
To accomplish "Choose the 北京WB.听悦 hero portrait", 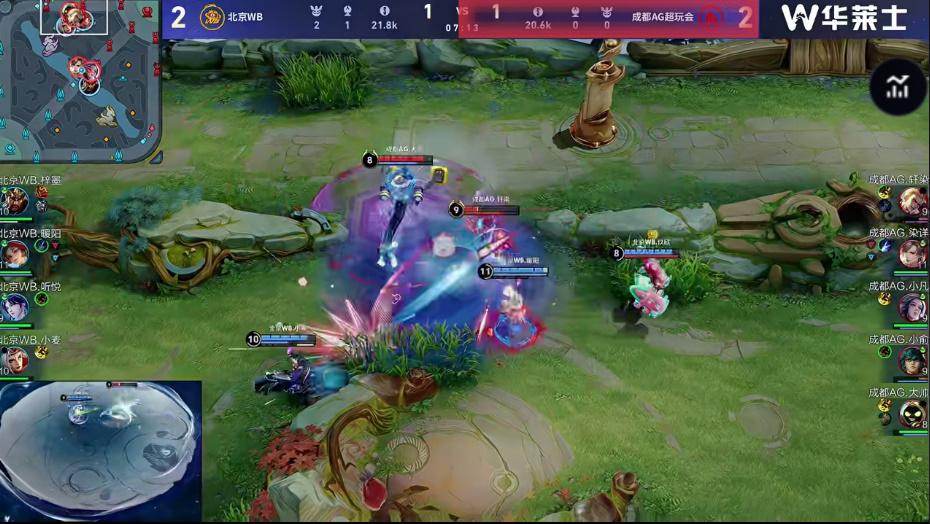I will 15,308.
